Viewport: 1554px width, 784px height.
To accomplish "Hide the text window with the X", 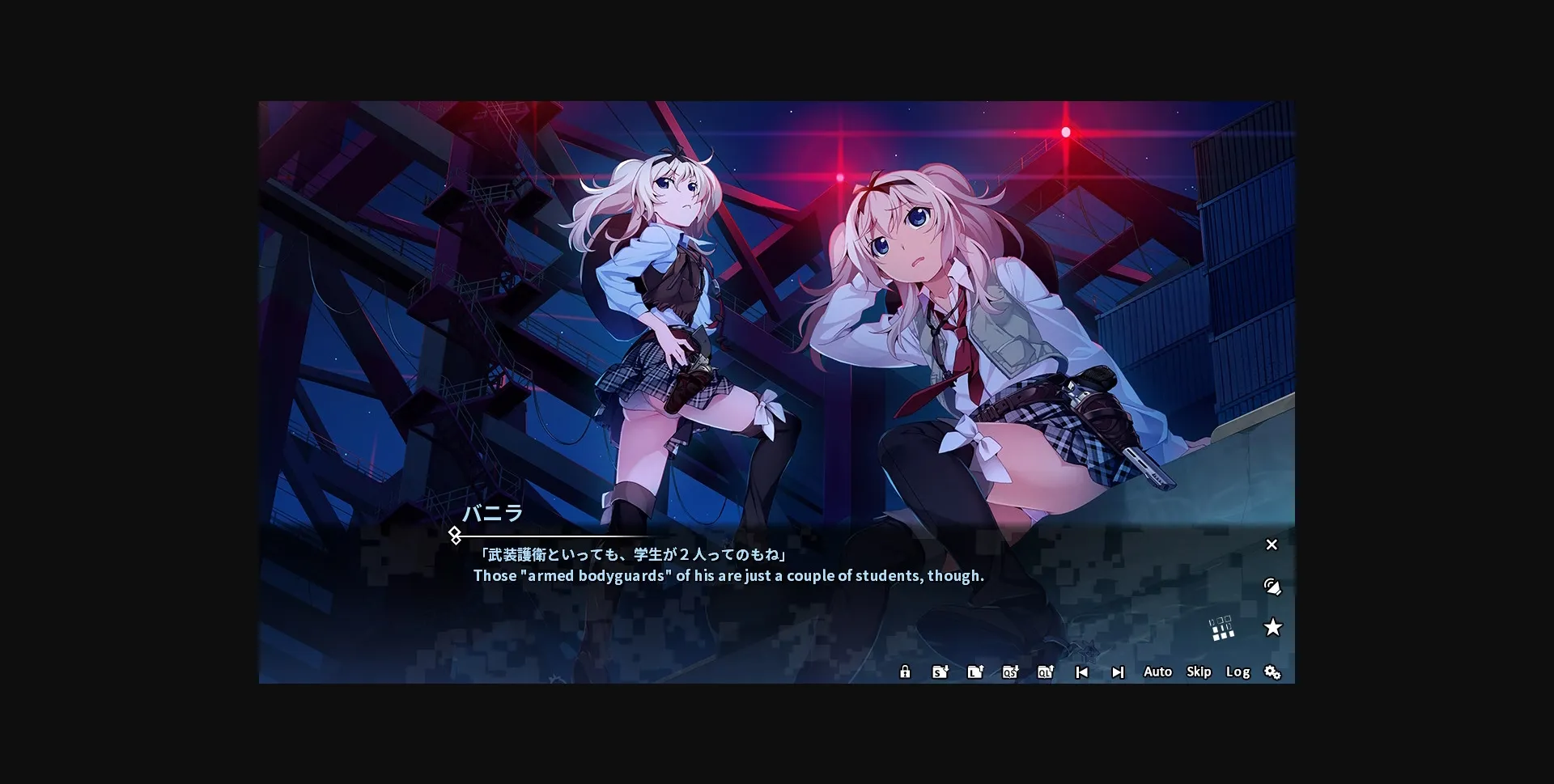I will (x=1272, y=545).
